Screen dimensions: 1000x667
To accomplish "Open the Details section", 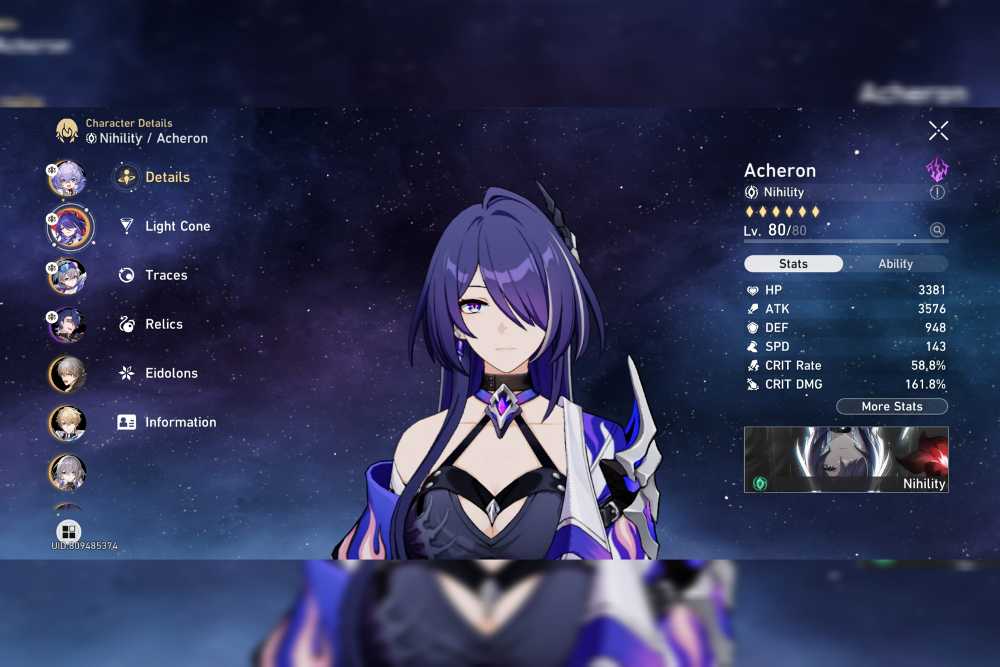I will [166, 177].
